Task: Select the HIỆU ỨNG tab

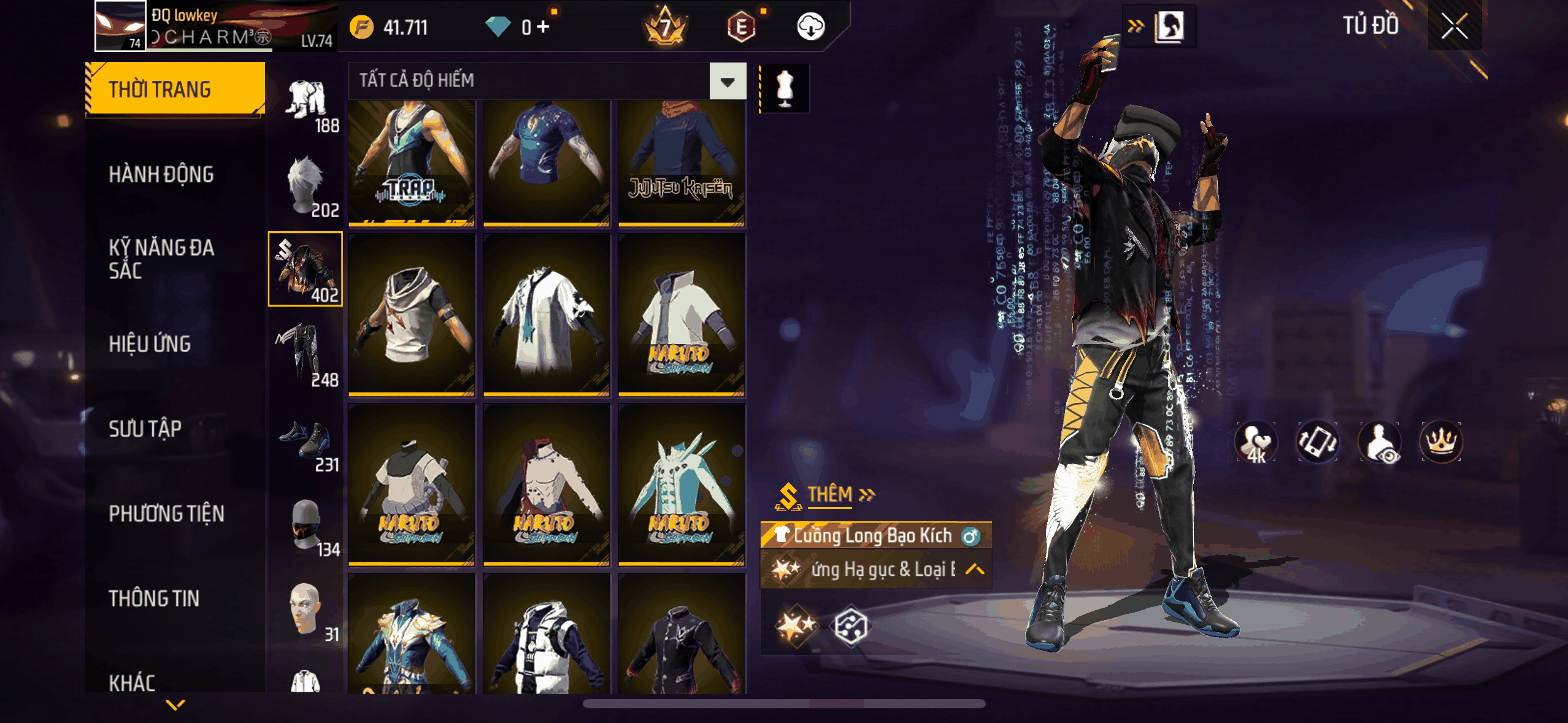Action: coord(150,344)
